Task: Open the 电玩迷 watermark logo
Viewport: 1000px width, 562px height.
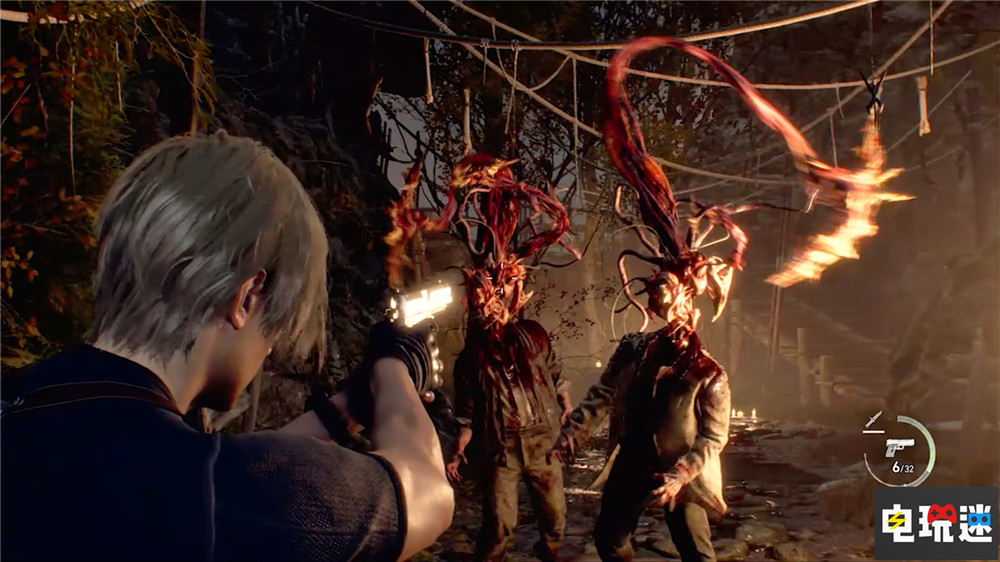Action: coord(935,523)
